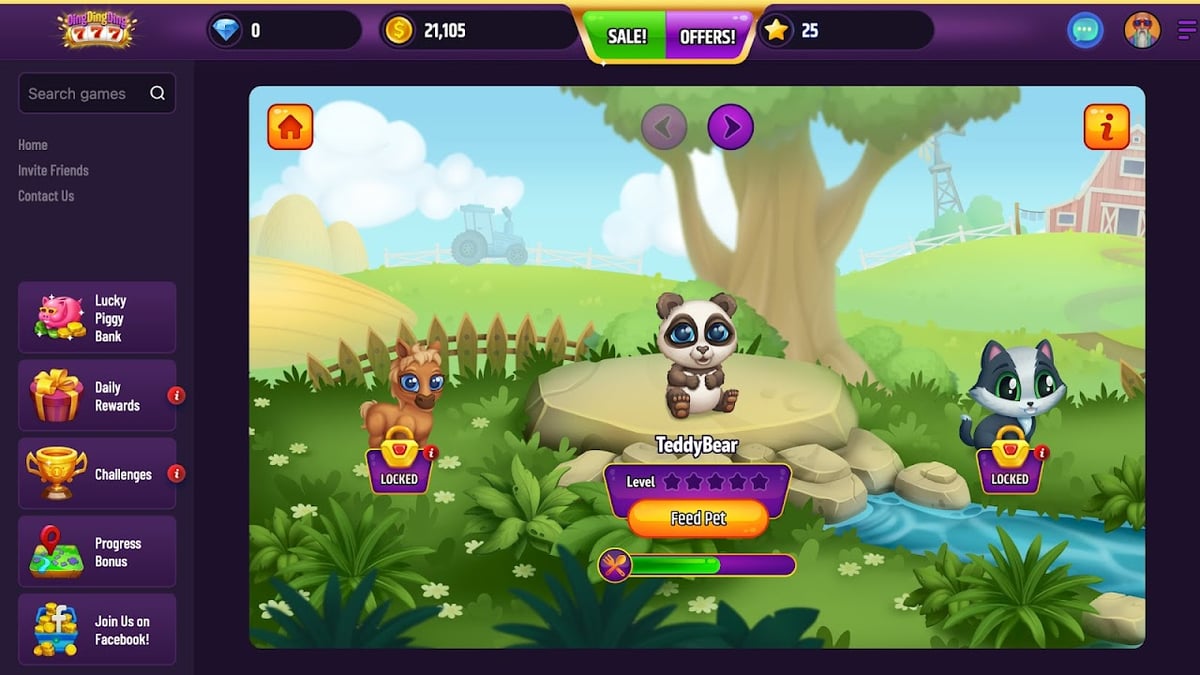Open the OFFERS! promotion
Image resolution: width=1200 pixels, height=675 pixels.
[x=707, y=37]
